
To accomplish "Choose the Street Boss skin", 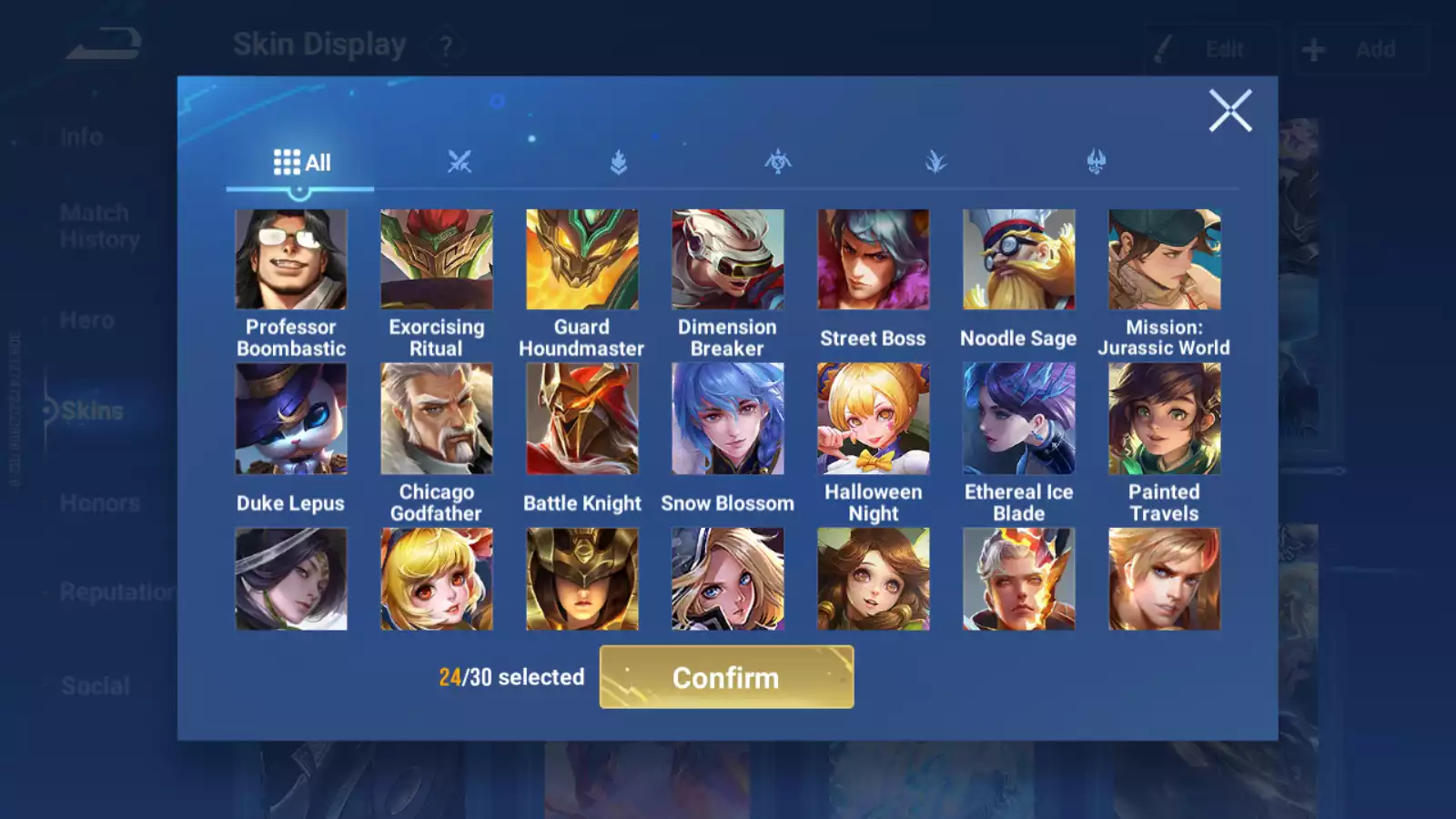I will (x=874, y=260).
